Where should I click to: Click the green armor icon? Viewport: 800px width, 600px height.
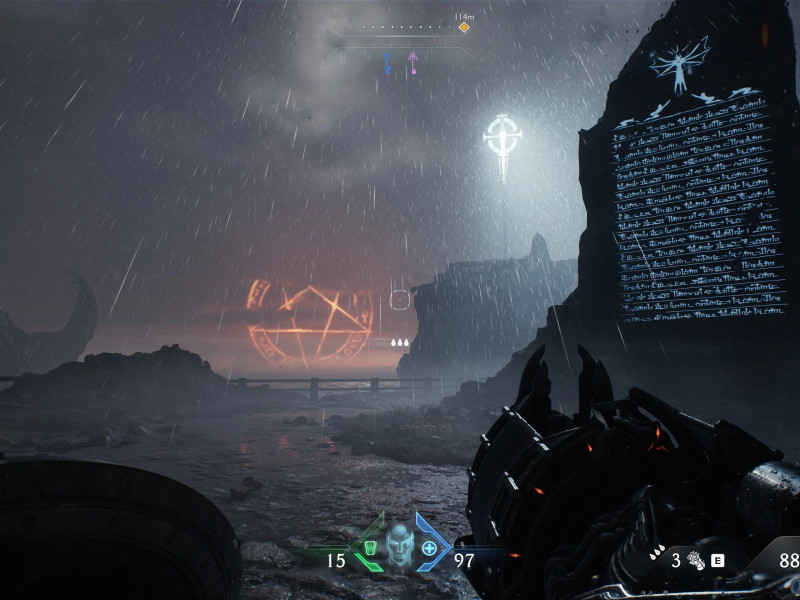coord(369,548)
